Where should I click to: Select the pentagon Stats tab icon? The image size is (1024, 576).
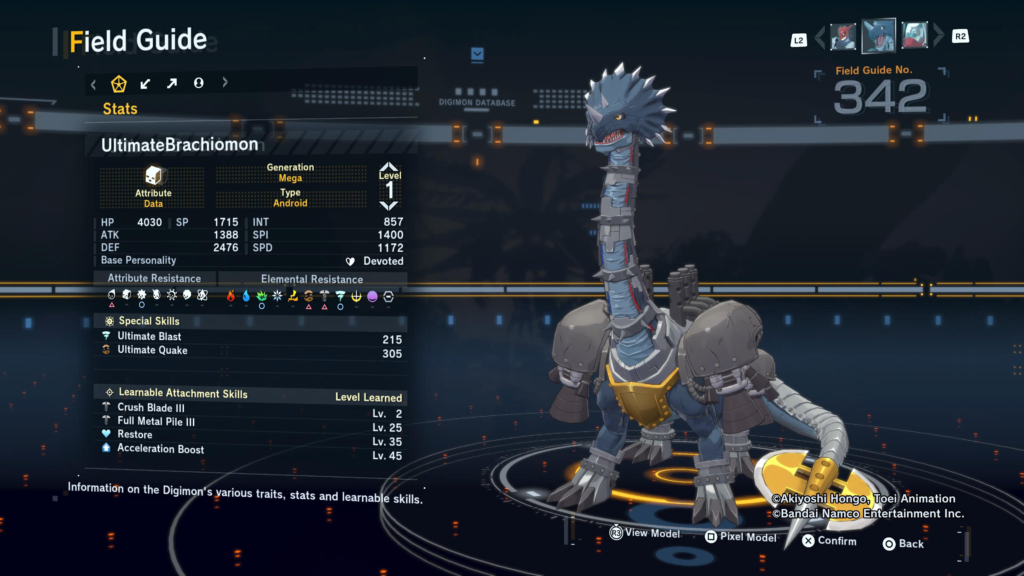click(119, 83)
